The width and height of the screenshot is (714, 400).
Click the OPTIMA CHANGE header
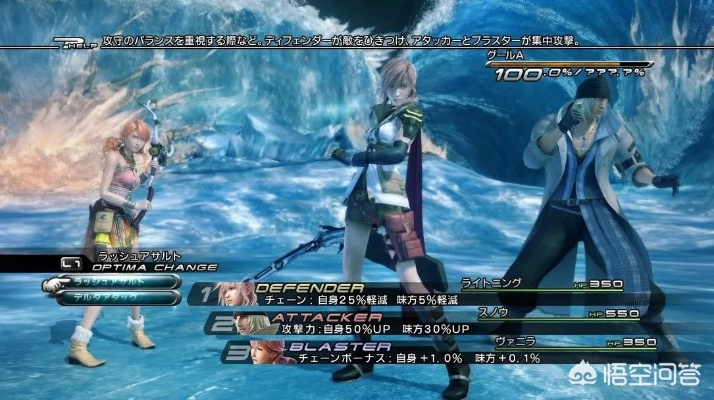coord(142,267)
